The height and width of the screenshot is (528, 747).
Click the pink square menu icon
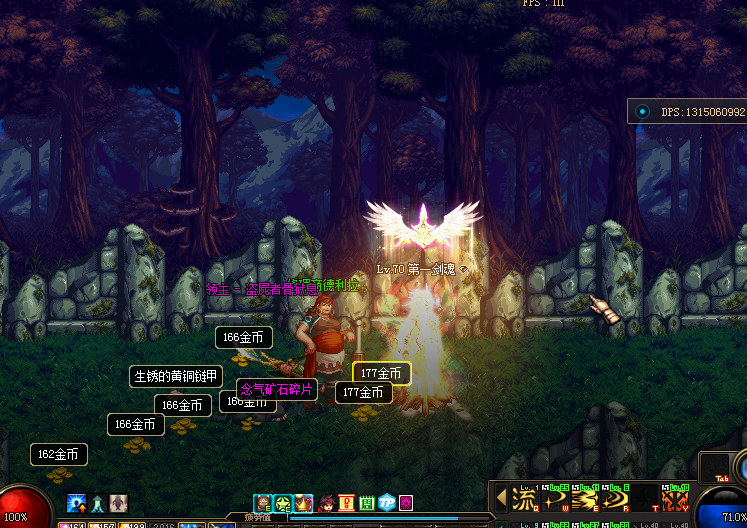[406, 502]
